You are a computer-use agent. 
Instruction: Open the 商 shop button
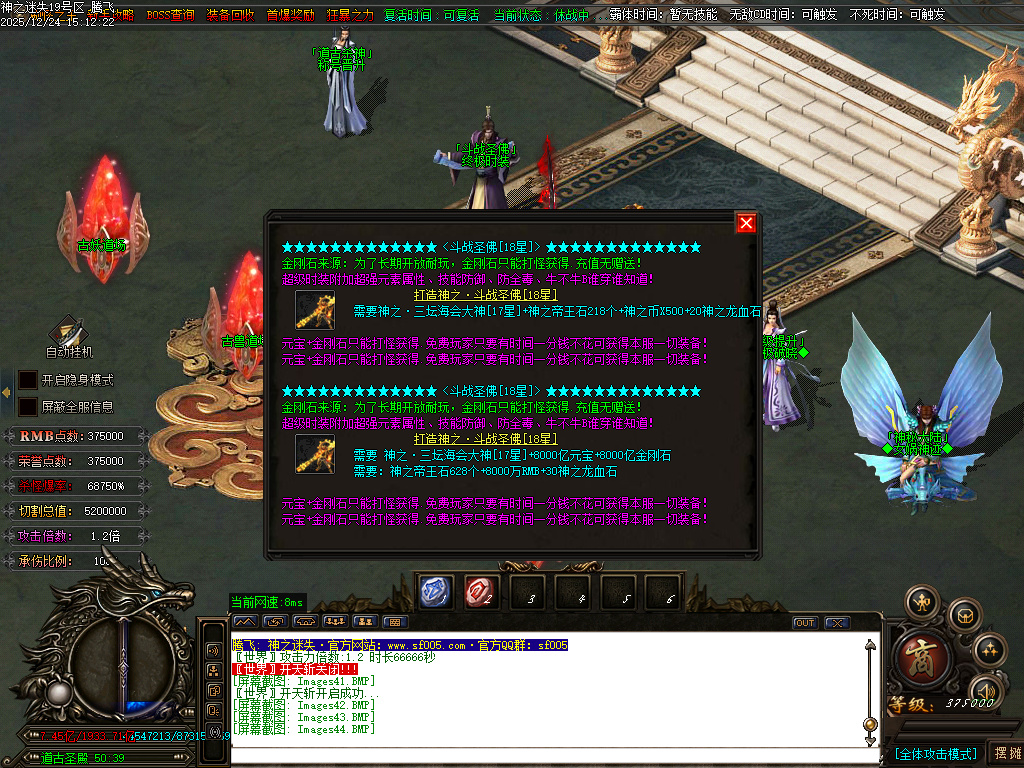(916, 659)
